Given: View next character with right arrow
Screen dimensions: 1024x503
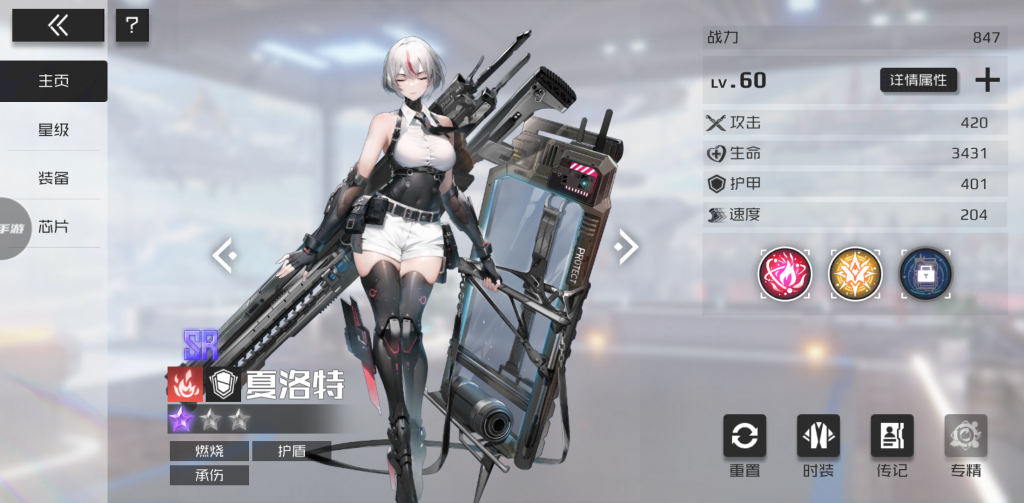Looking at the screenshot, I should coord(625,246).
